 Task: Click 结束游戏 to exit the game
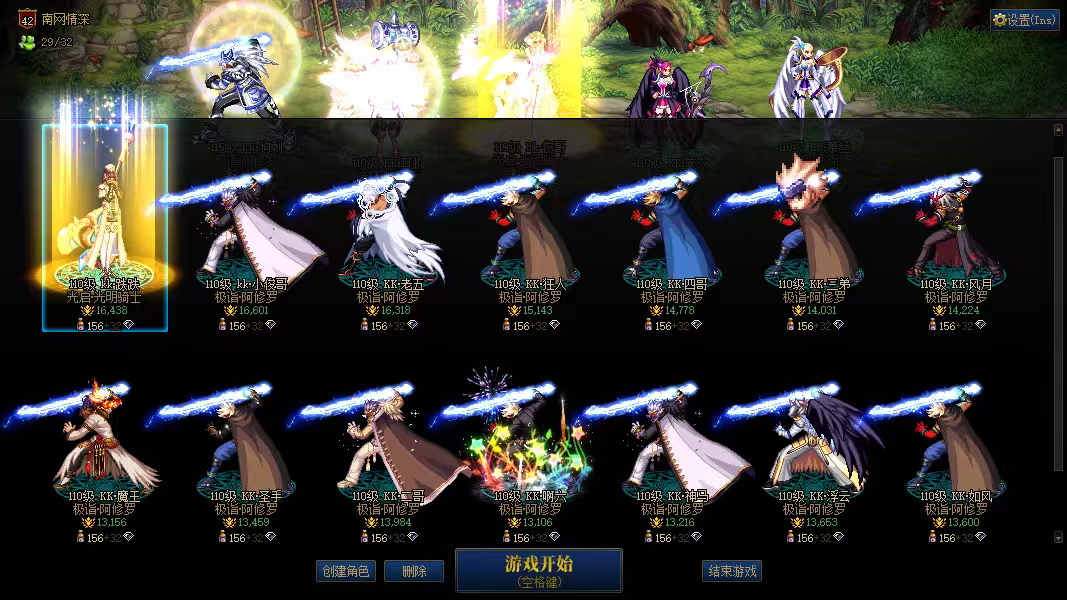click(732, 571)
